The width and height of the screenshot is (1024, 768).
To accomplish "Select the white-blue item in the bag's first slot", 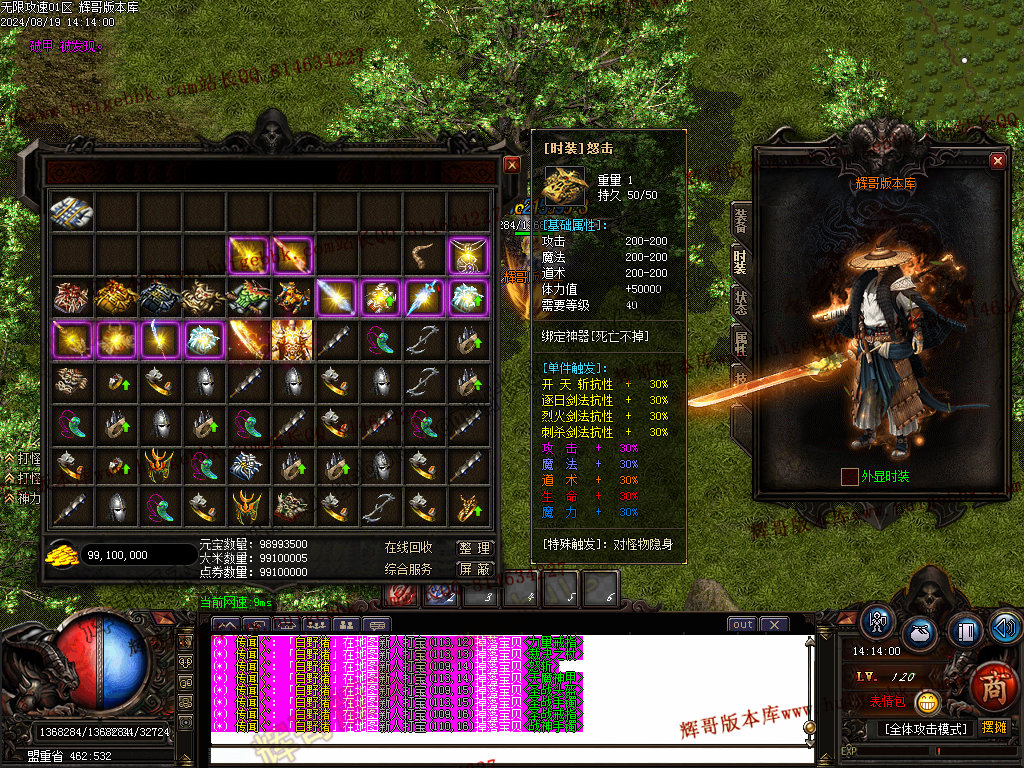I will point(71,212).
